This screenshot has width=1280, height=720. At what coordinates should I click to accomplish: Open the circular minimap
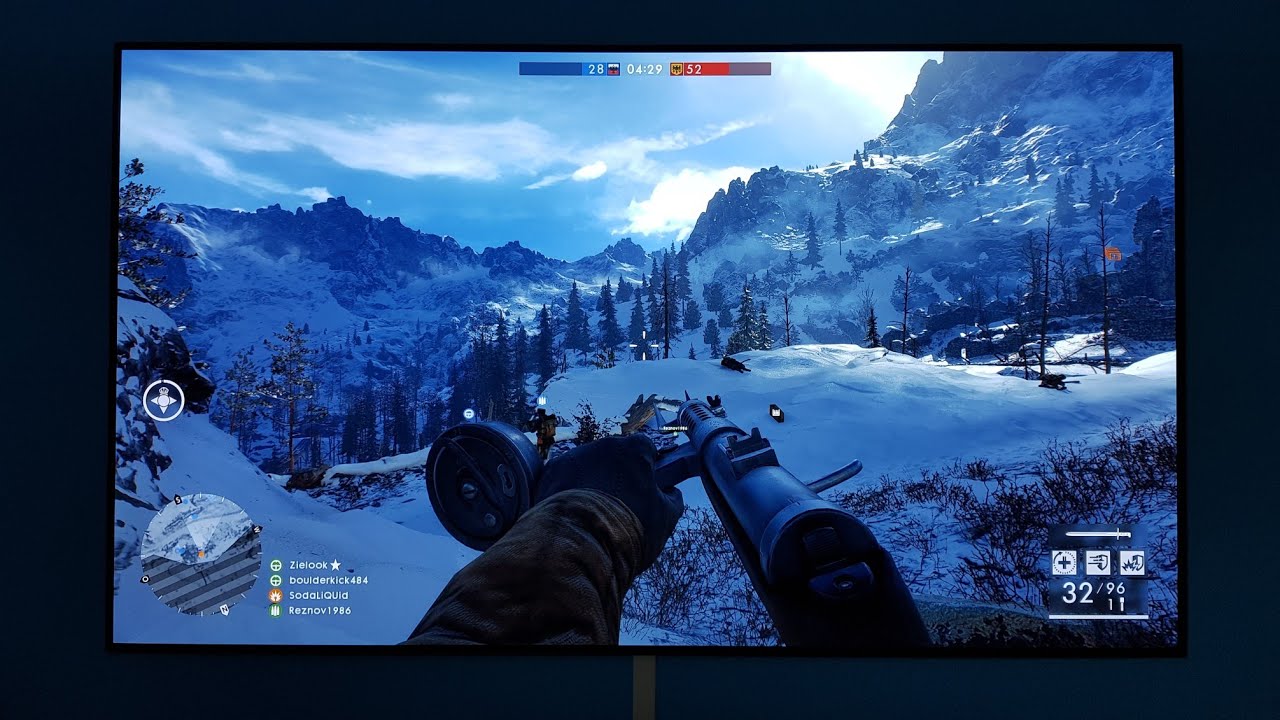click(x=200, y=553)
